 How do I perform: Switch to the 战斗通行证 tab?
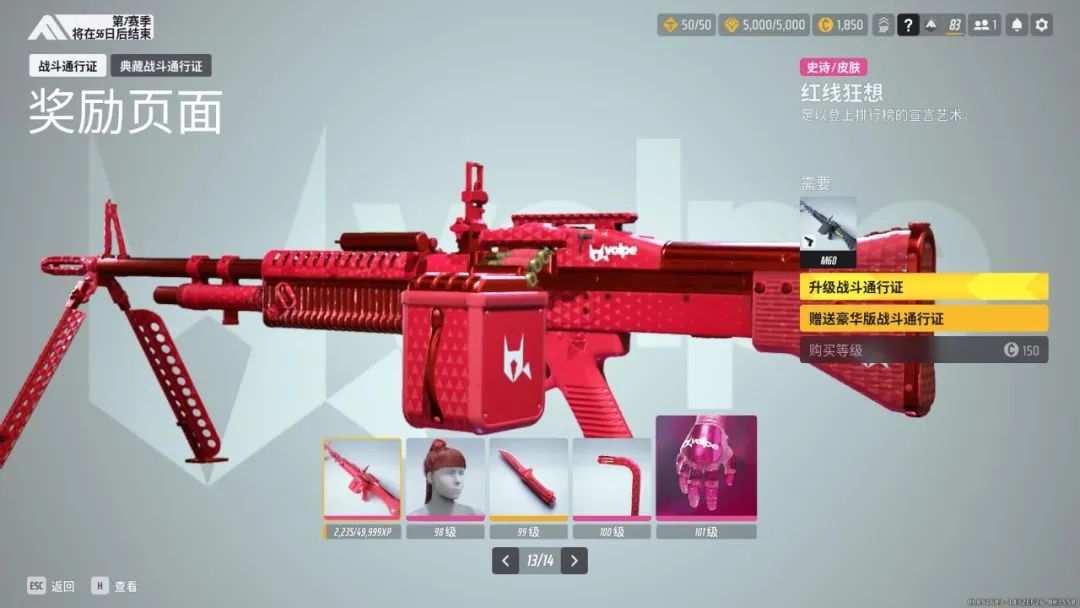(x=65, y=67)
